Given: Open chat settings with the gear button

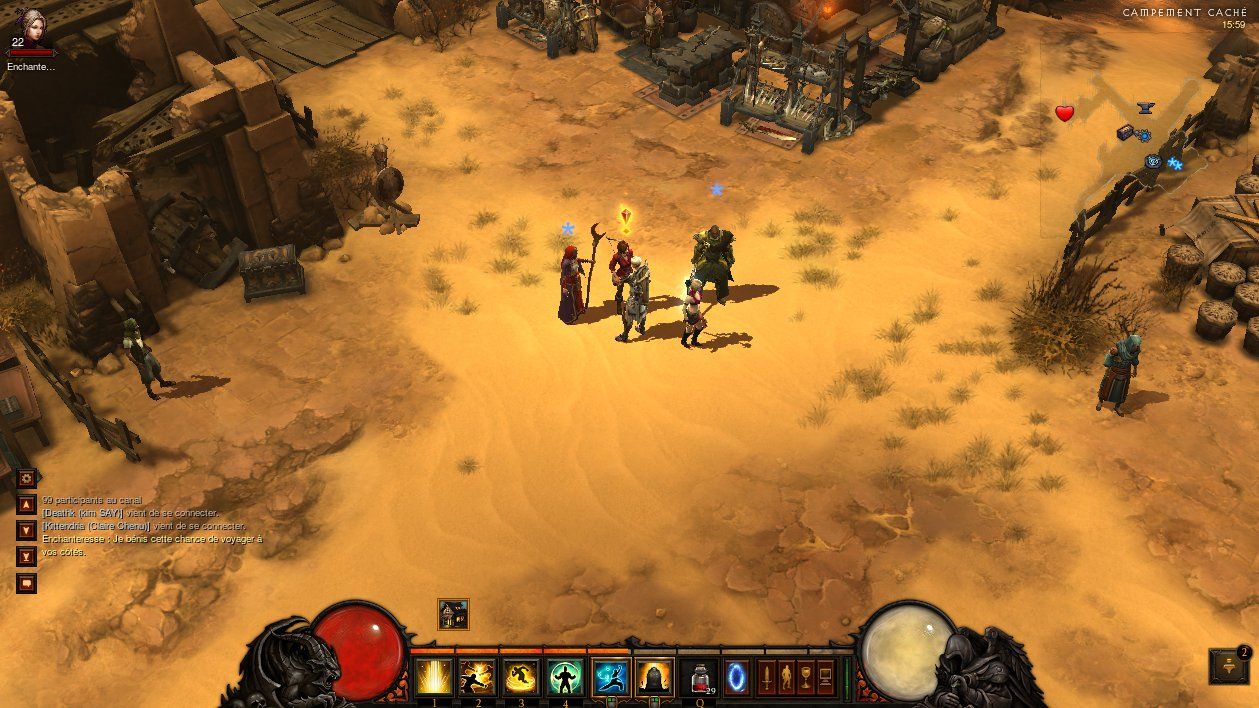Looking at the screenshot, I should pyautogui.click(x=27, y=478).
